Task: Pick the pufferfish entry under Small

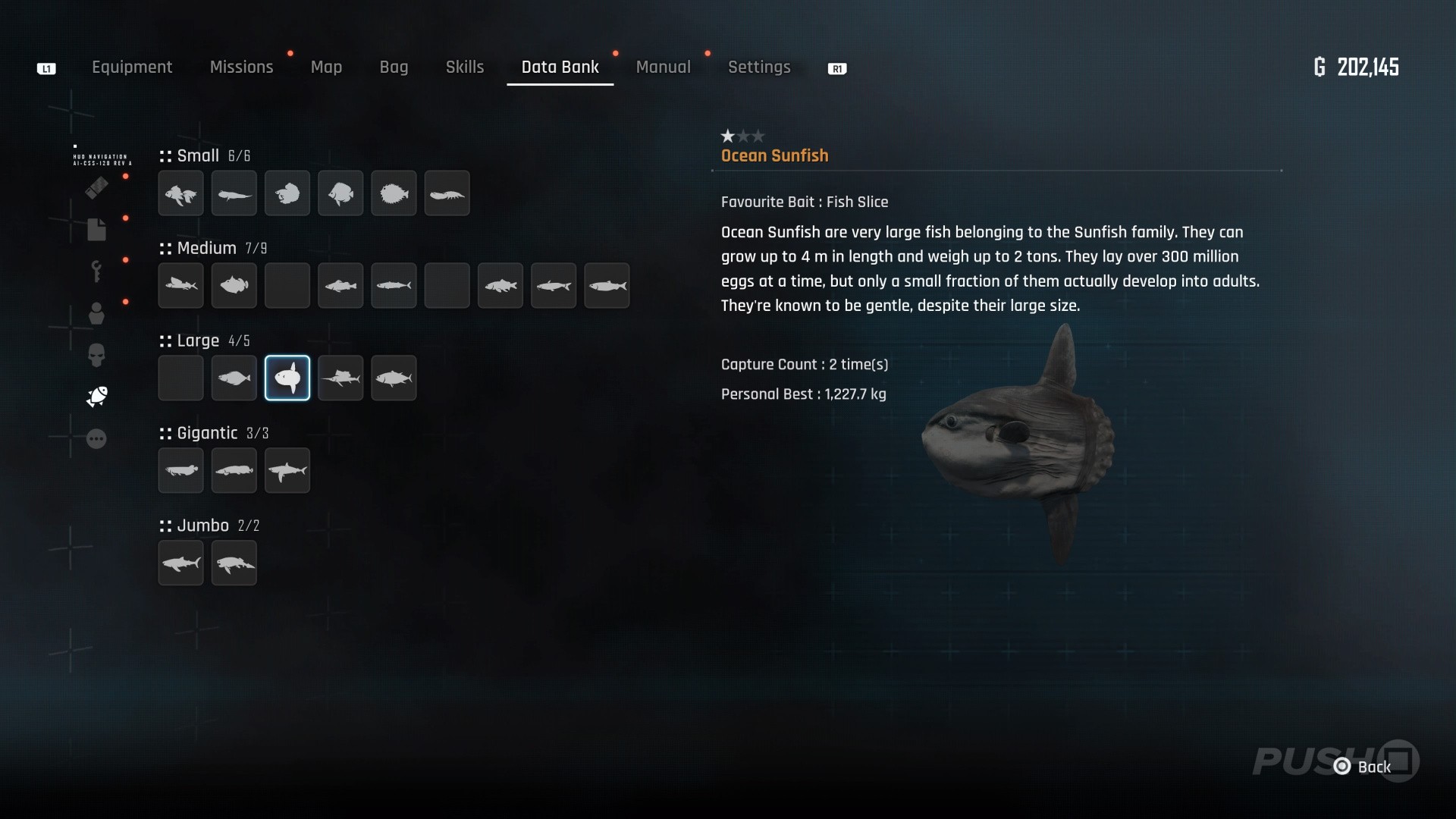Action: pos(394,193)
